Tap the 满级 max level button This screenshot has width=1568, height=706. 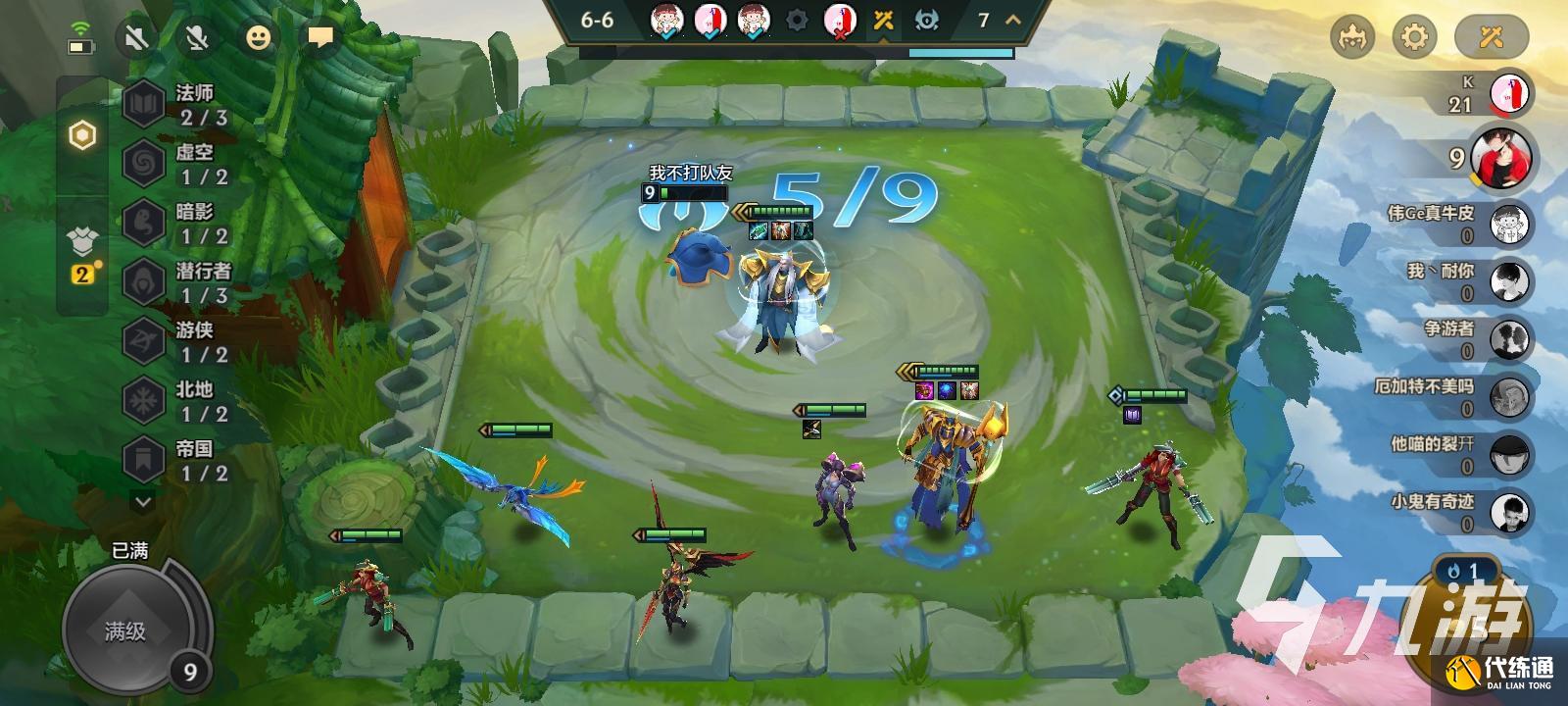pos(125,631)
